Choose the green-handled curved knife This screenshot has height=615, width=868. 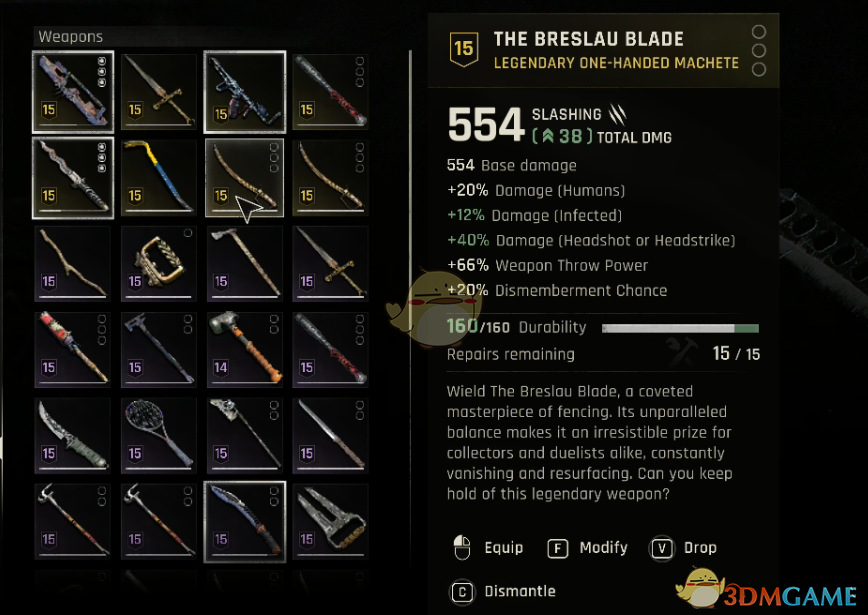tap(72, 435)
